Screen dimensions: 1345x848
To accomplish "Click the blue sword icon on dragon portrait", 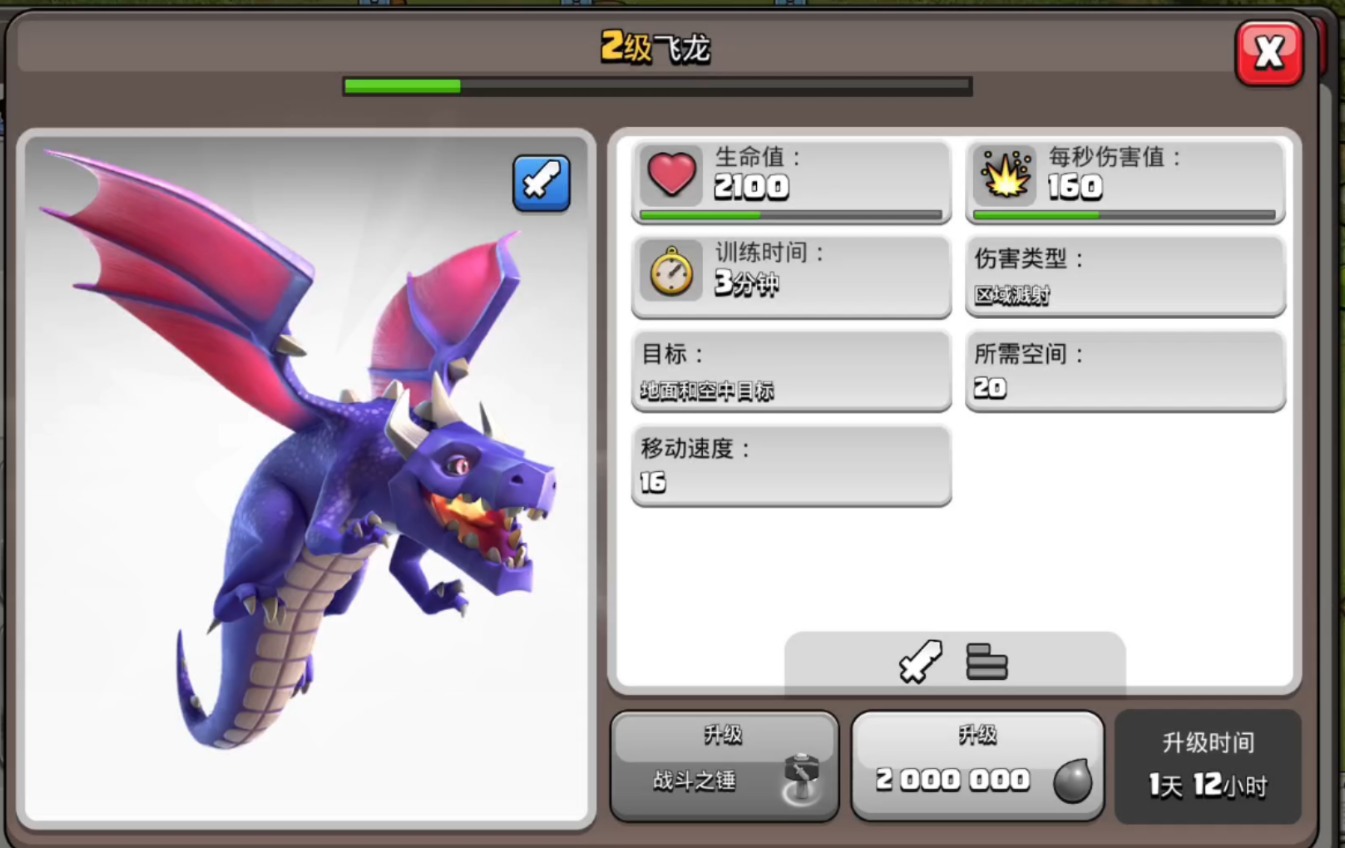I will pyautogui.click(x=541, y=183).
